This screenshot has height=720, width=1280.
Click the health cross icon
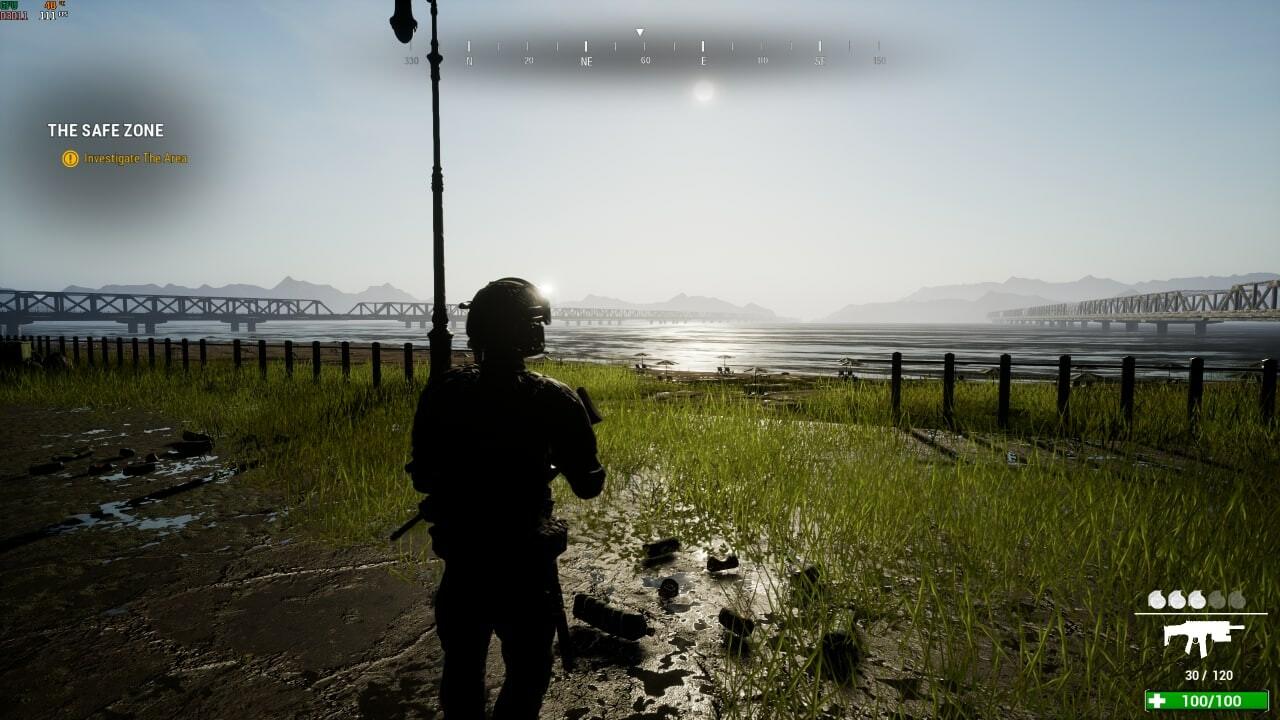[1157, 700]
